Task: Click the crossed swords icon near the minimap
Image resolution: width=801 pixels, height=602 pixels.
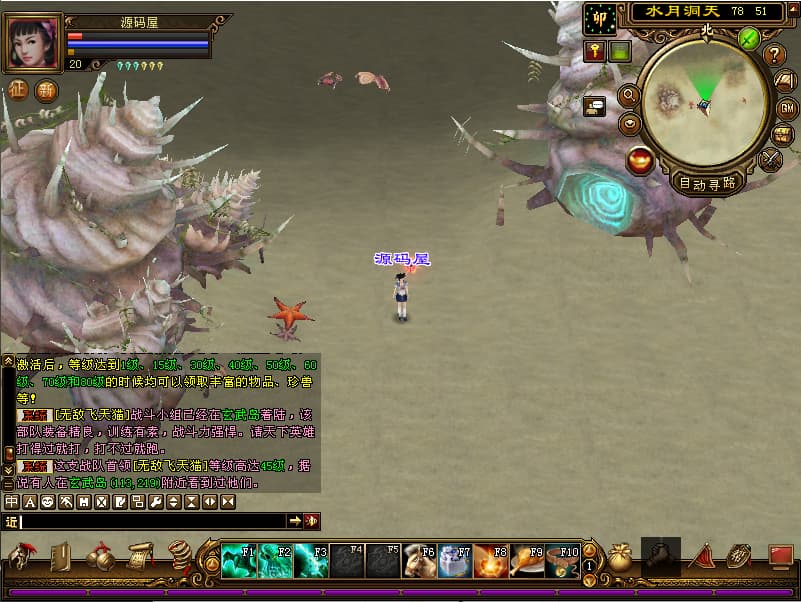Action: (x=771, y=158)
